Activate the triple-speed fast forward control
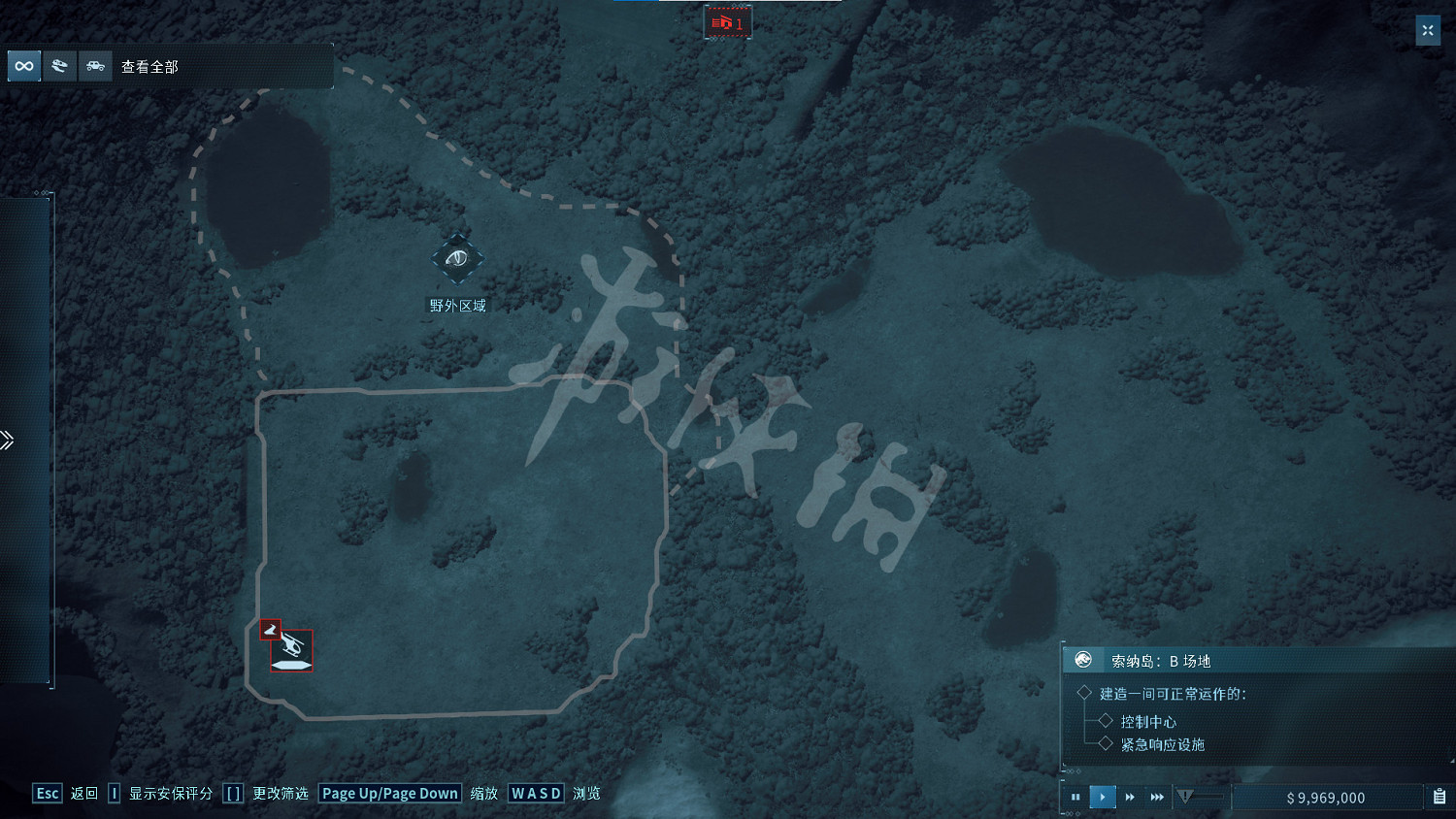 coord(1156,797)
